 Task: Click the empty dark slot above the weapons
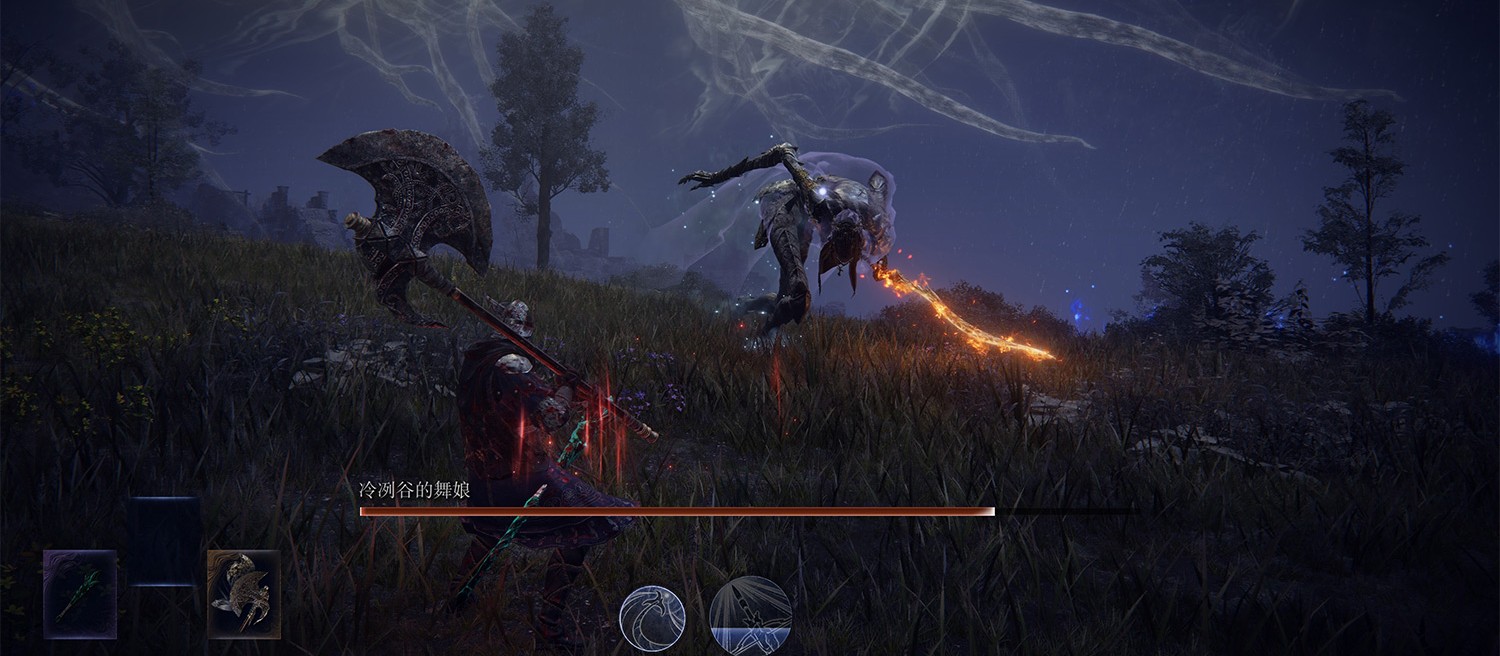point(163,541)
